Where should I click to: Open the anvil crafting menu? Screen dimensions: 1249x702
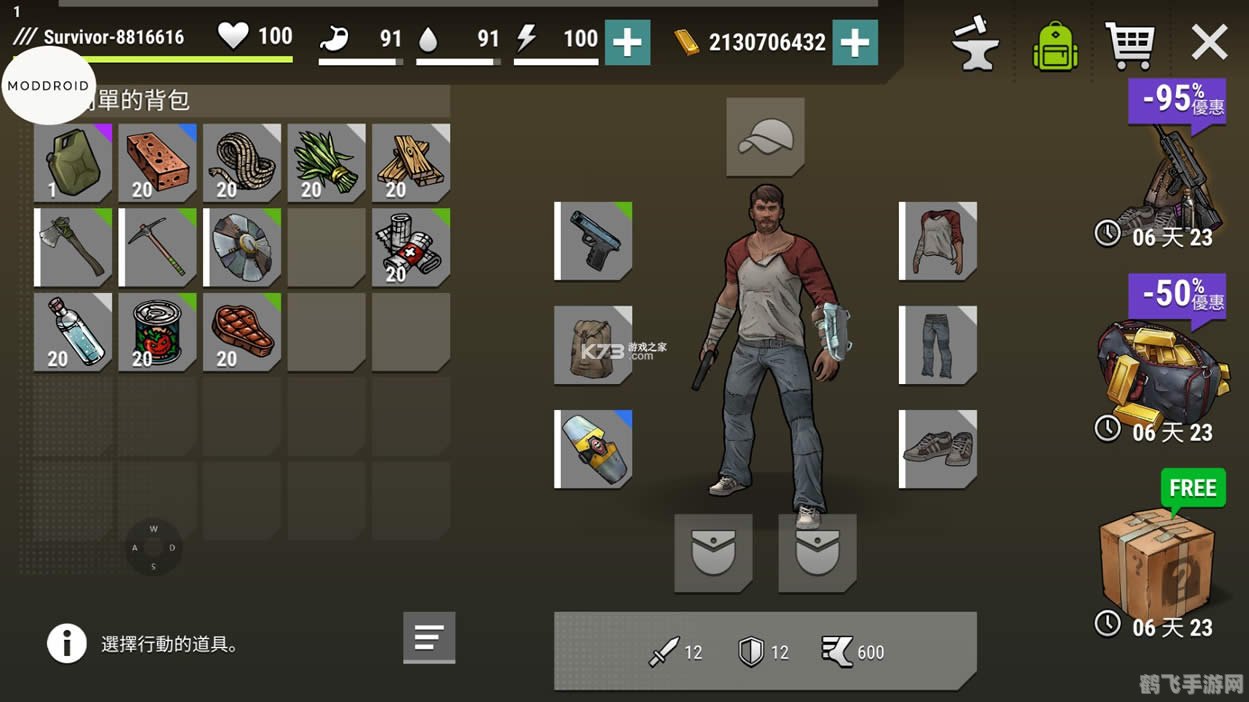click(975, 44)
